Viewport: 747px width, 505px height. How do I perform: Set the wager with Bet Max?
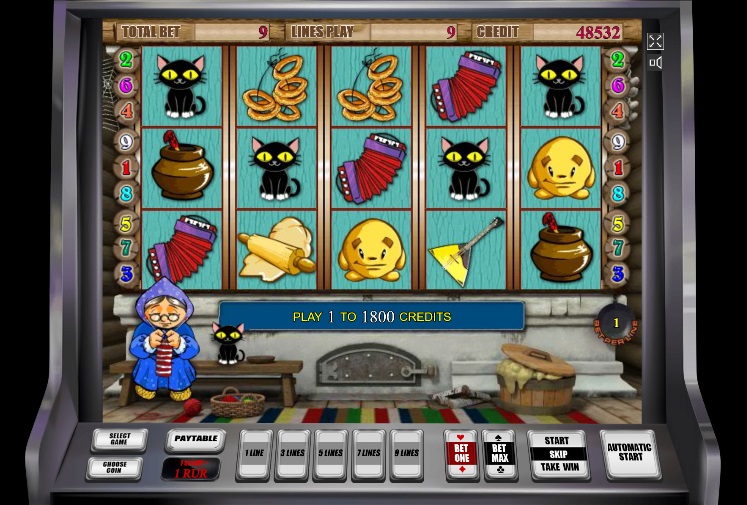point(498,455)
